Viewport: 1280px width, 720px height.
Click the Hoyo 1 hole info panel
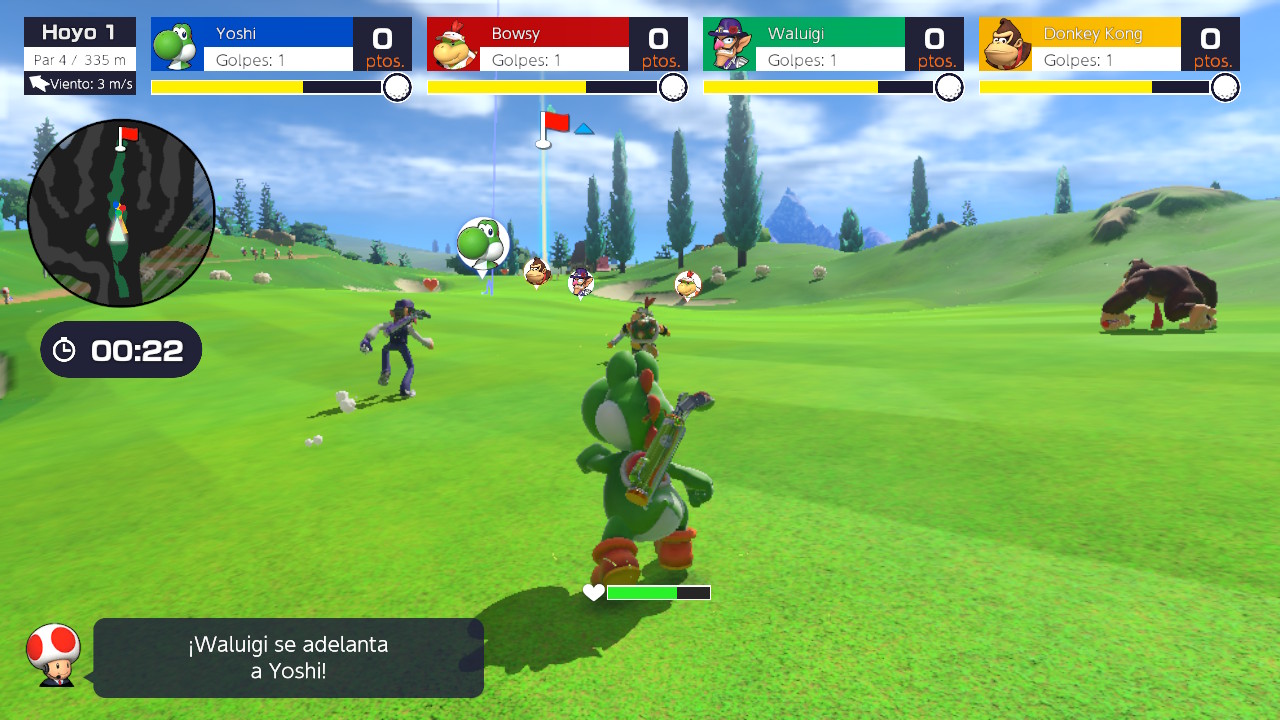click(x=80, y=56)
